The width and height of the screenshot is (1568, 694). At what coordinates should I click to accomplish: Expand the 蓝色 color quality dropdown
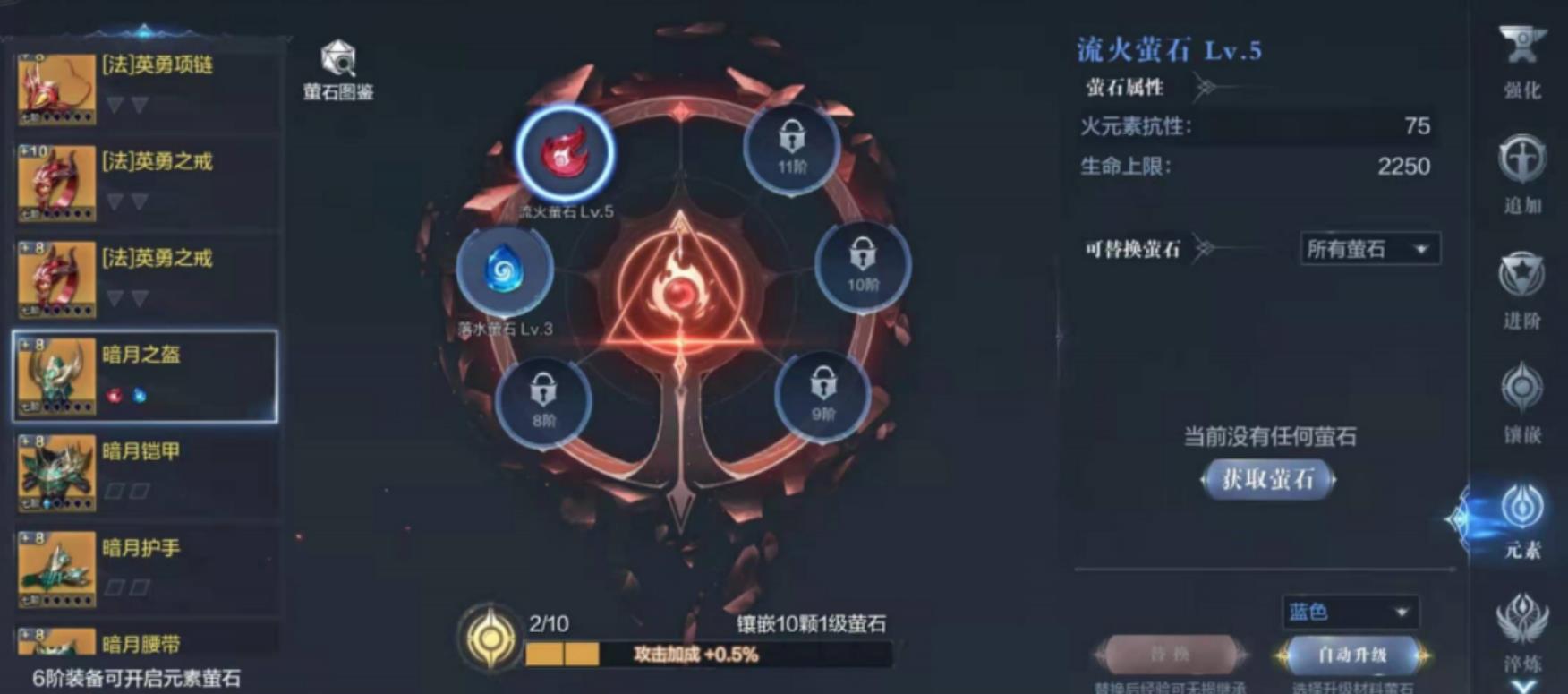(1350, 613)
